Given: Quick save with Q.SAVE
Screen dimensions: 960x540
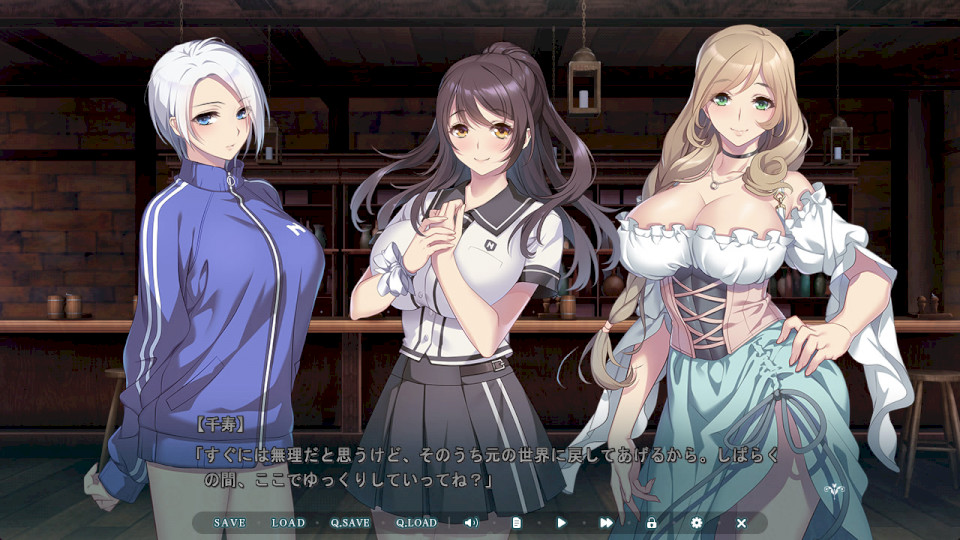Looking at the screenshot, I should [350, 523].
